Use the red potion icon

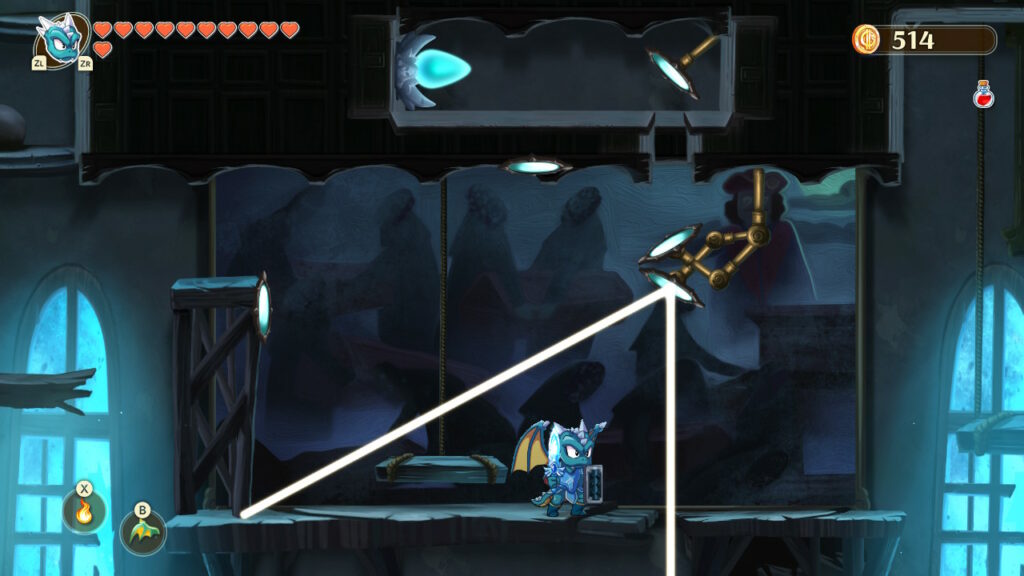(983, 95)
